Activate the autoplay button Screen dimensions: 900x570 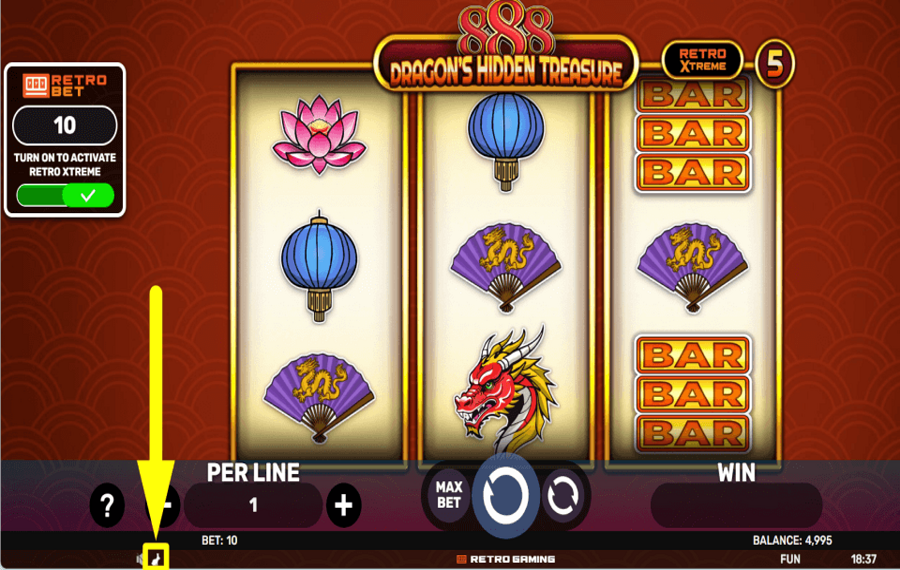(564, 495)
